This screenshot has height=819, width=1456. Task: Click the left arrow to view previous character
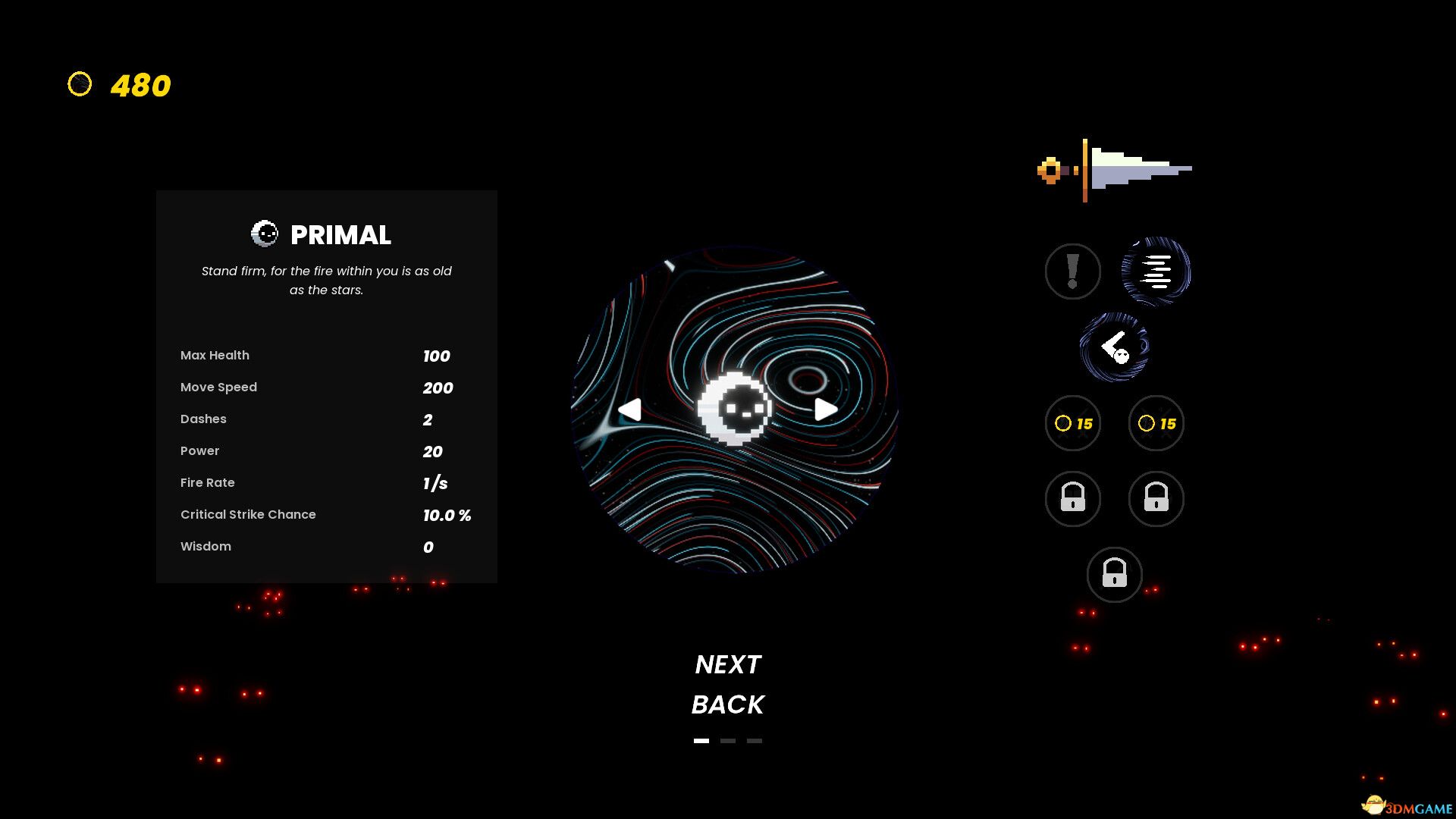pyautogui.click(x=630, y=409)
